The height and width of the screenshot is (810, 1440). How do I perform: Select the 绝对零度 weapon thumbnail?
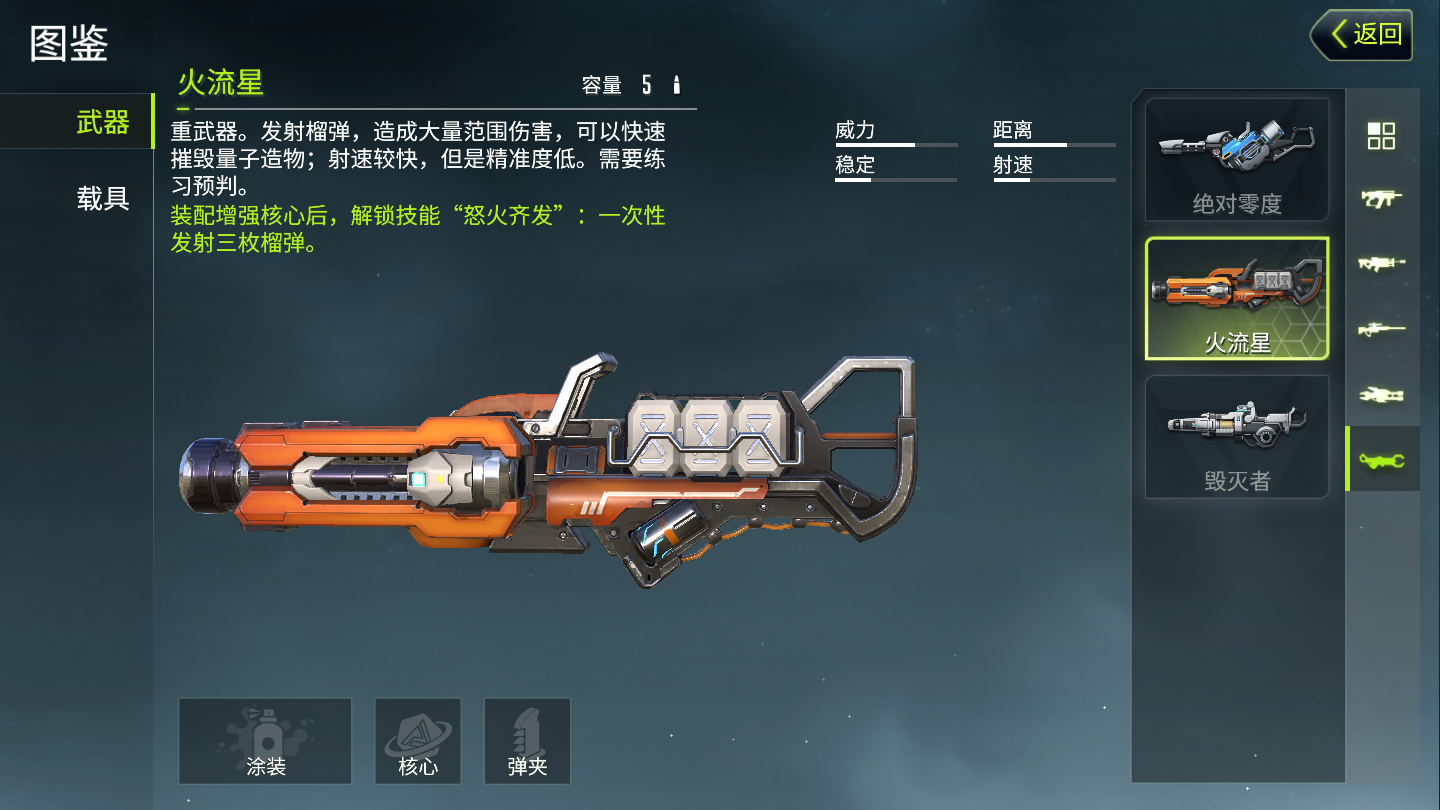click(x=1237, y=160)
